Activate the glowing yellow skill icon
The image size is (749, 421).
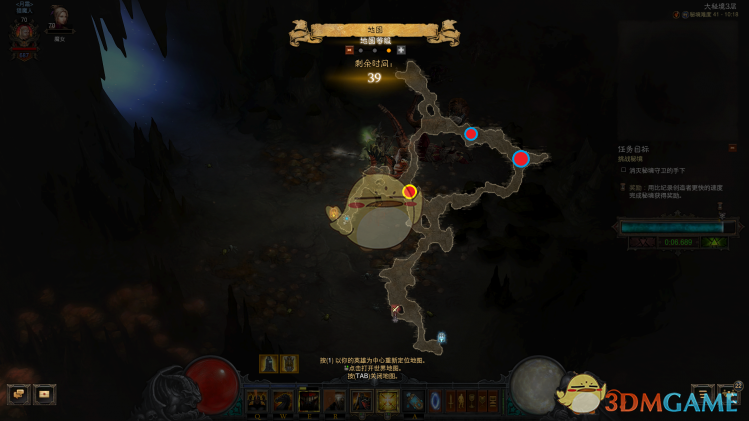[x=386, y=401]
